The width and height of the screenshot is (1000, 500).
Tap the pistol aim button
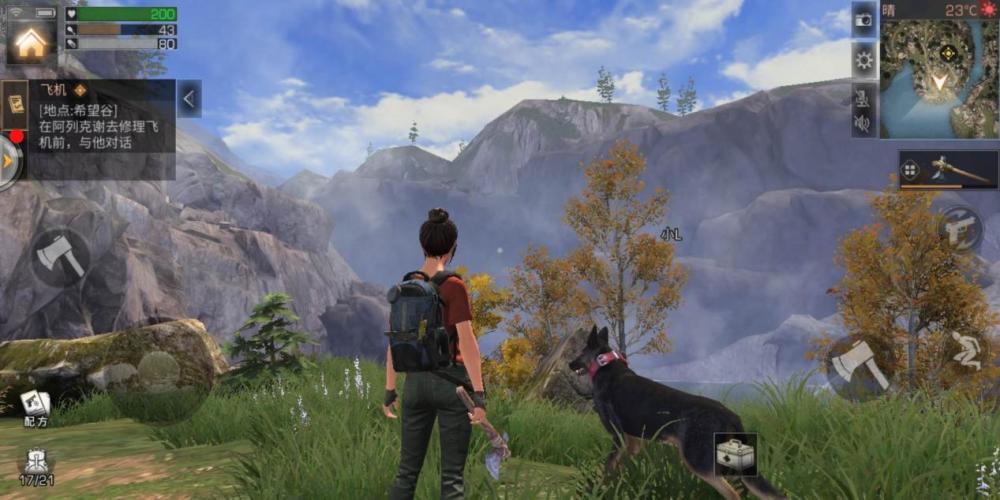pos(960,229)
